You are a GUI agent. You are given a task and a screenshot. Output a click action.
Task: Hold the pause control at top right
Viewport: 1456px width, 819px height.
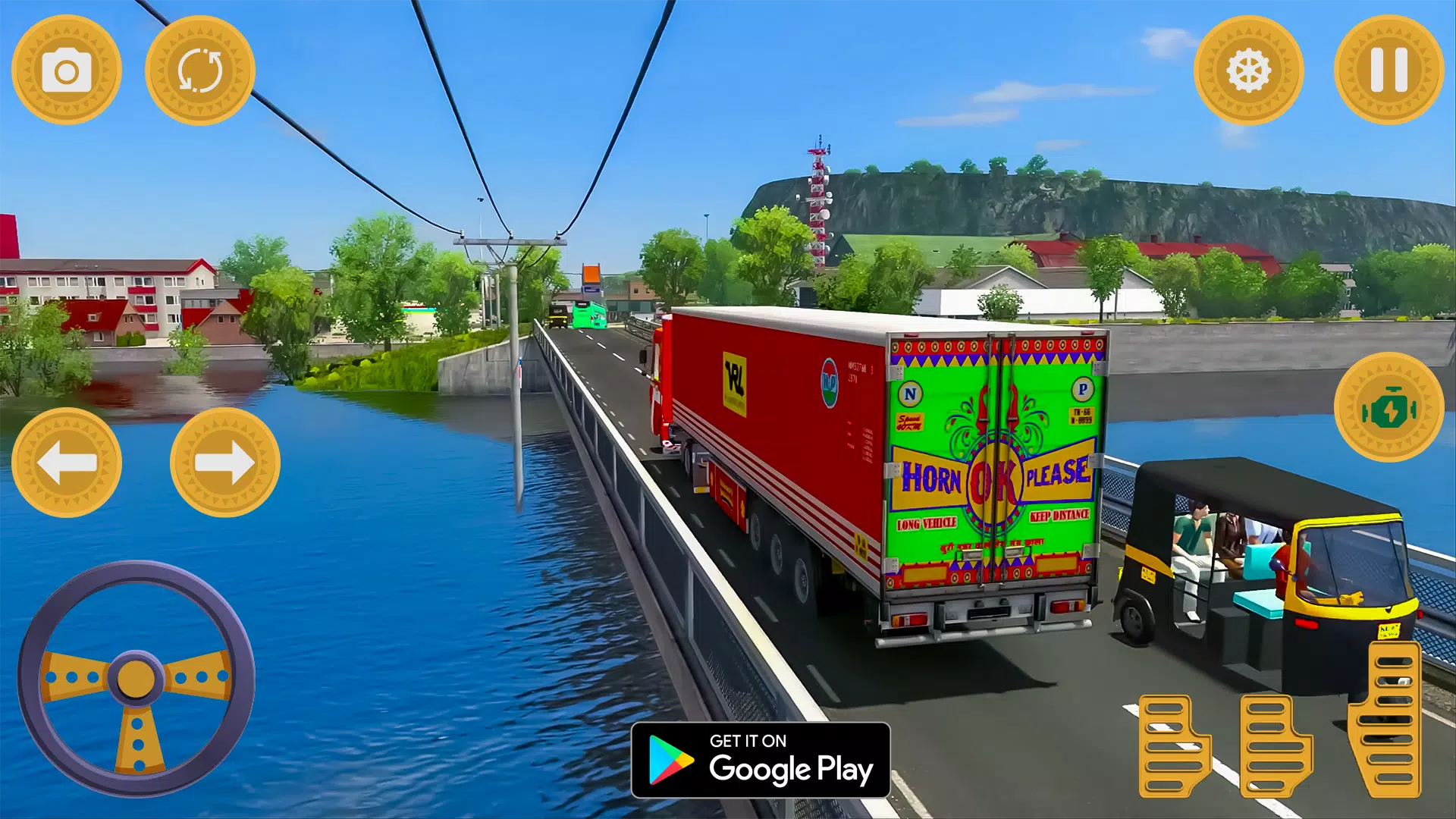coord(1389,70)
